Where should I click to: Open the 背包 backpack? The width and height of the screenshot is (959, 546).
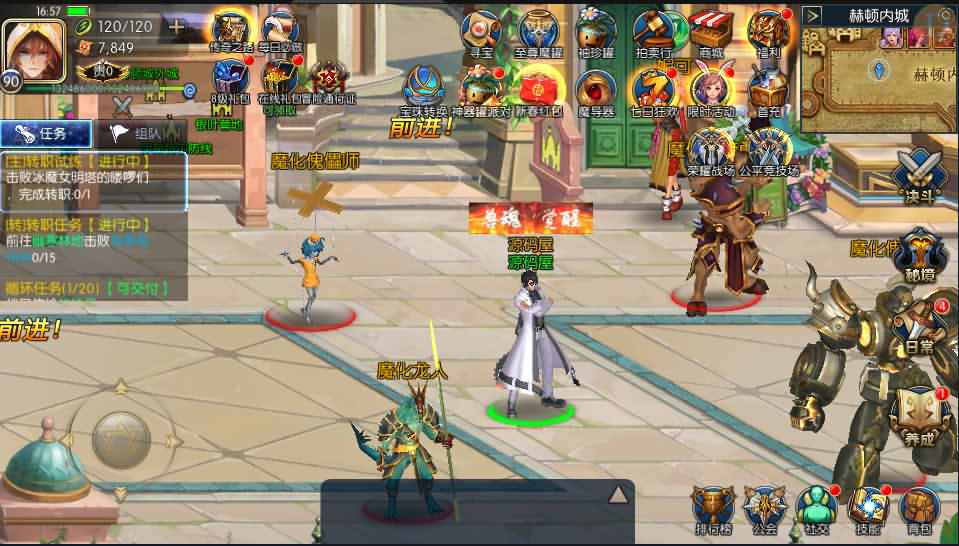919,508
